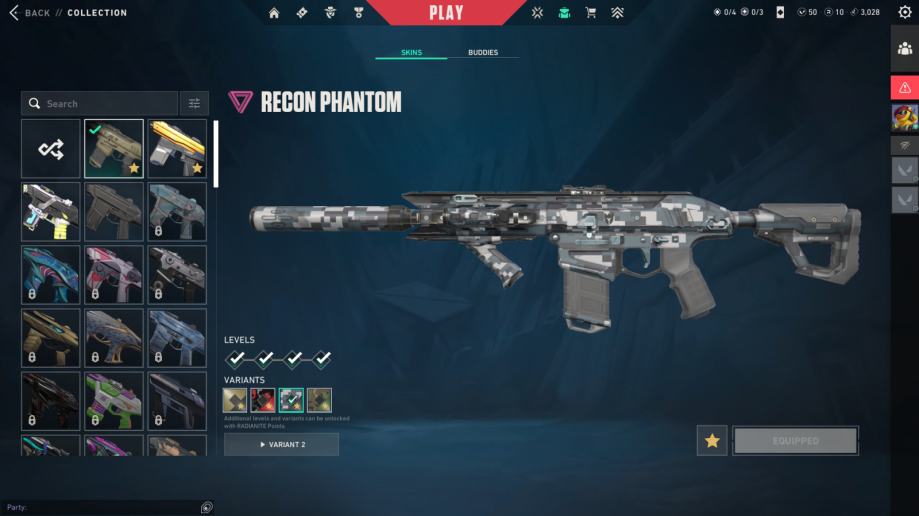This screenshot has width=919, height=516.
Task: Click the PLAY button
Action: pyautogui.click(x=446, y=13)
